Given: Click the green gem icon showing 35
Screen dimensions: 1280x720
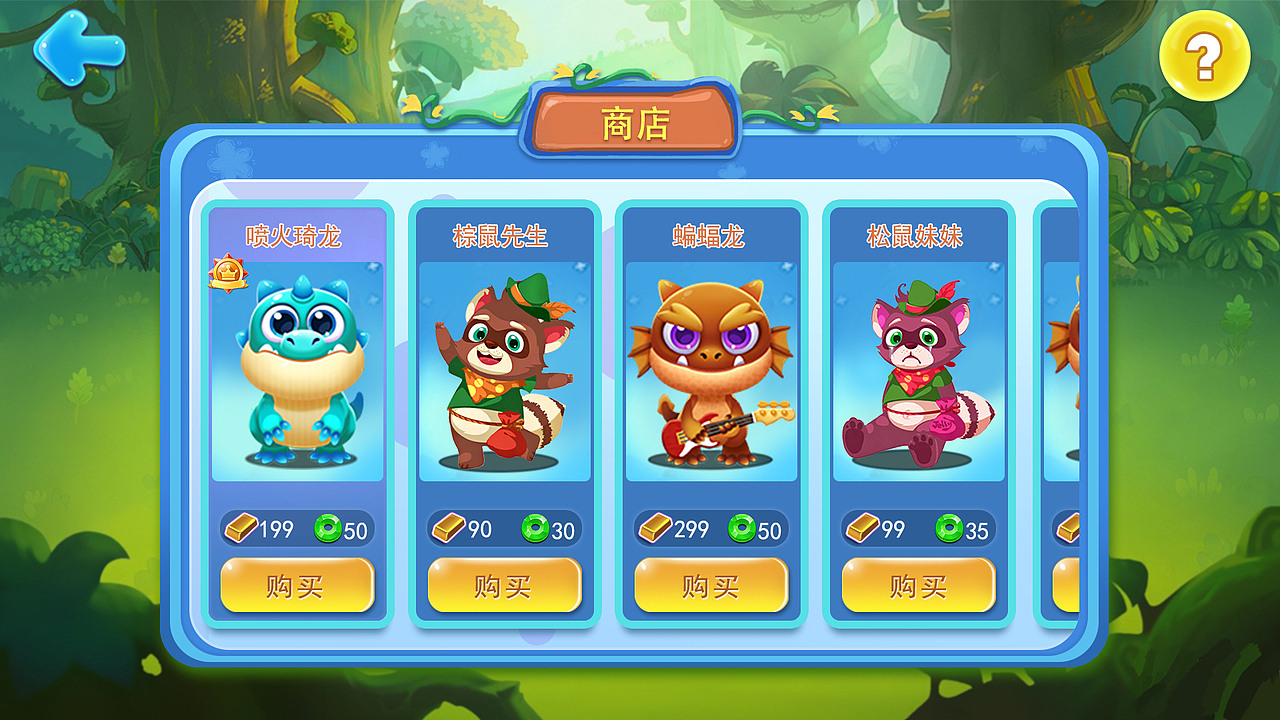Looking at the screenshot, I should (948, 528).
